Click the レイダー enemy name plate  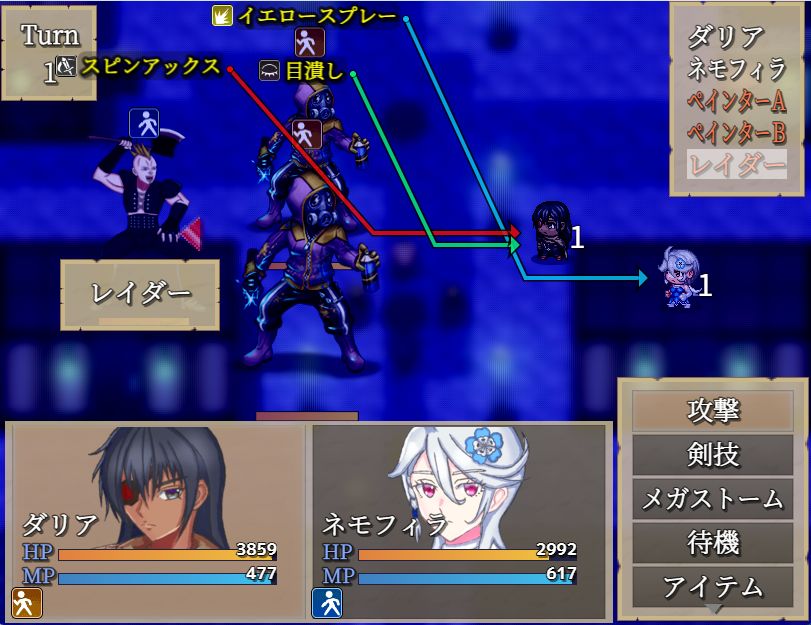click(140, 294)
